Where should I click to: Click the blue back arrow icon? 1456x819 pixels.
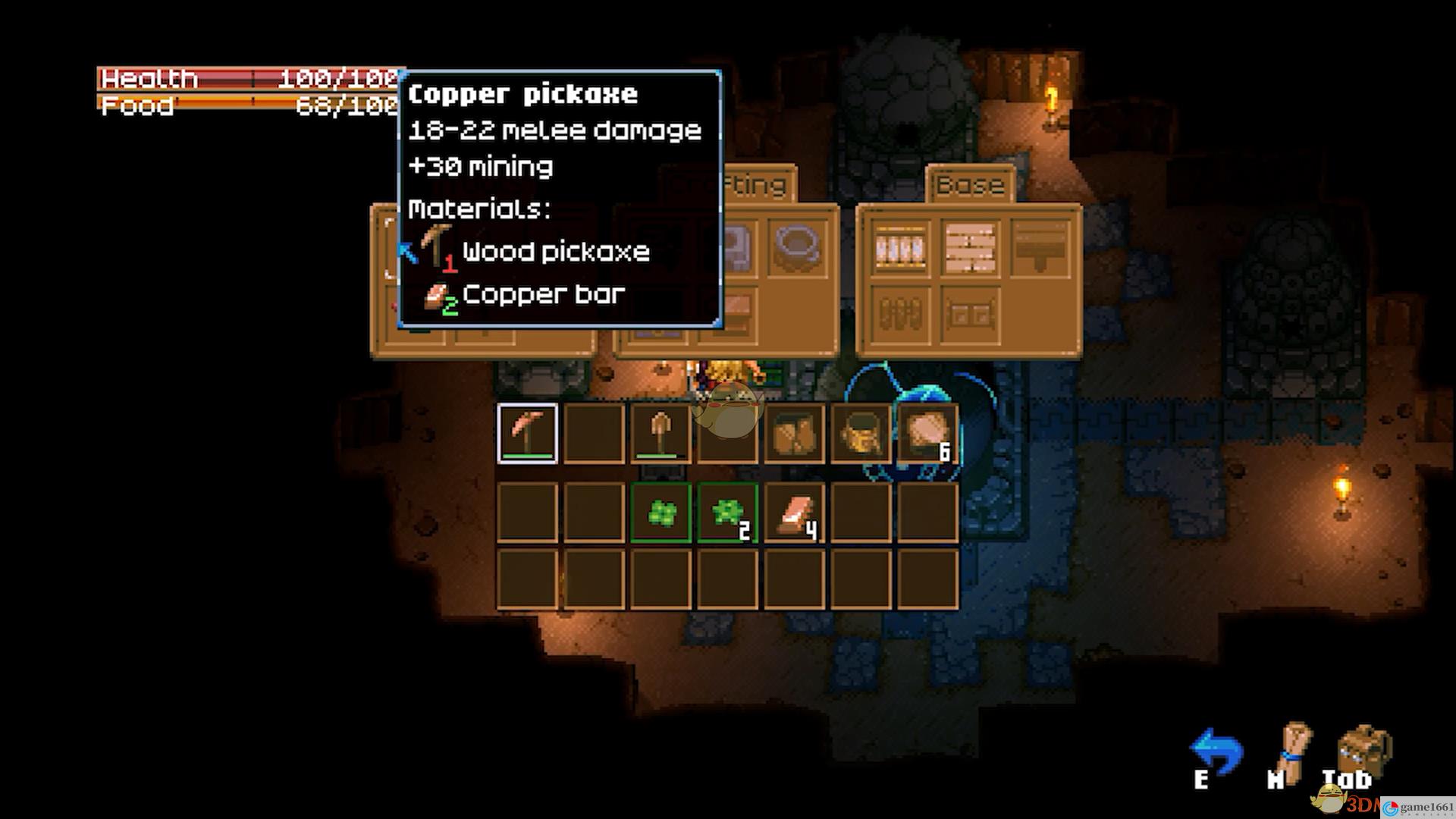click(x=1216, y=752)
